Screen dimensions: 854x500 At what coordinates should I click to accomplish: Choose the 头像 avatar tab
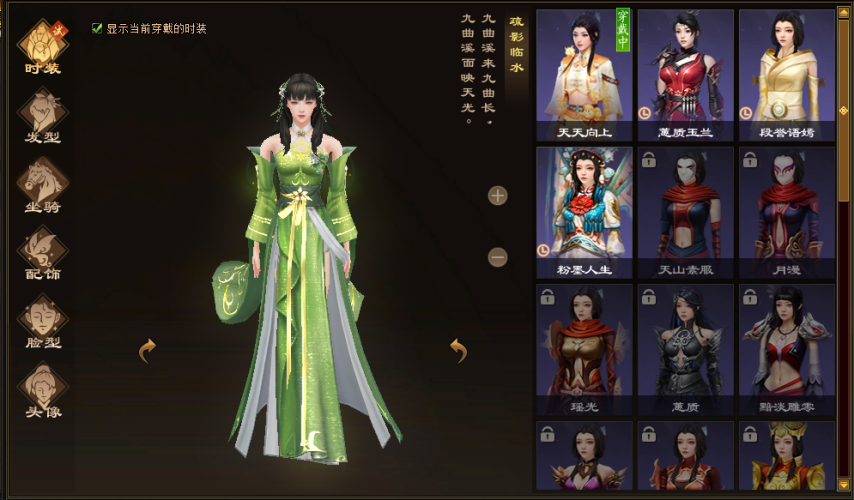click(43, 389)
